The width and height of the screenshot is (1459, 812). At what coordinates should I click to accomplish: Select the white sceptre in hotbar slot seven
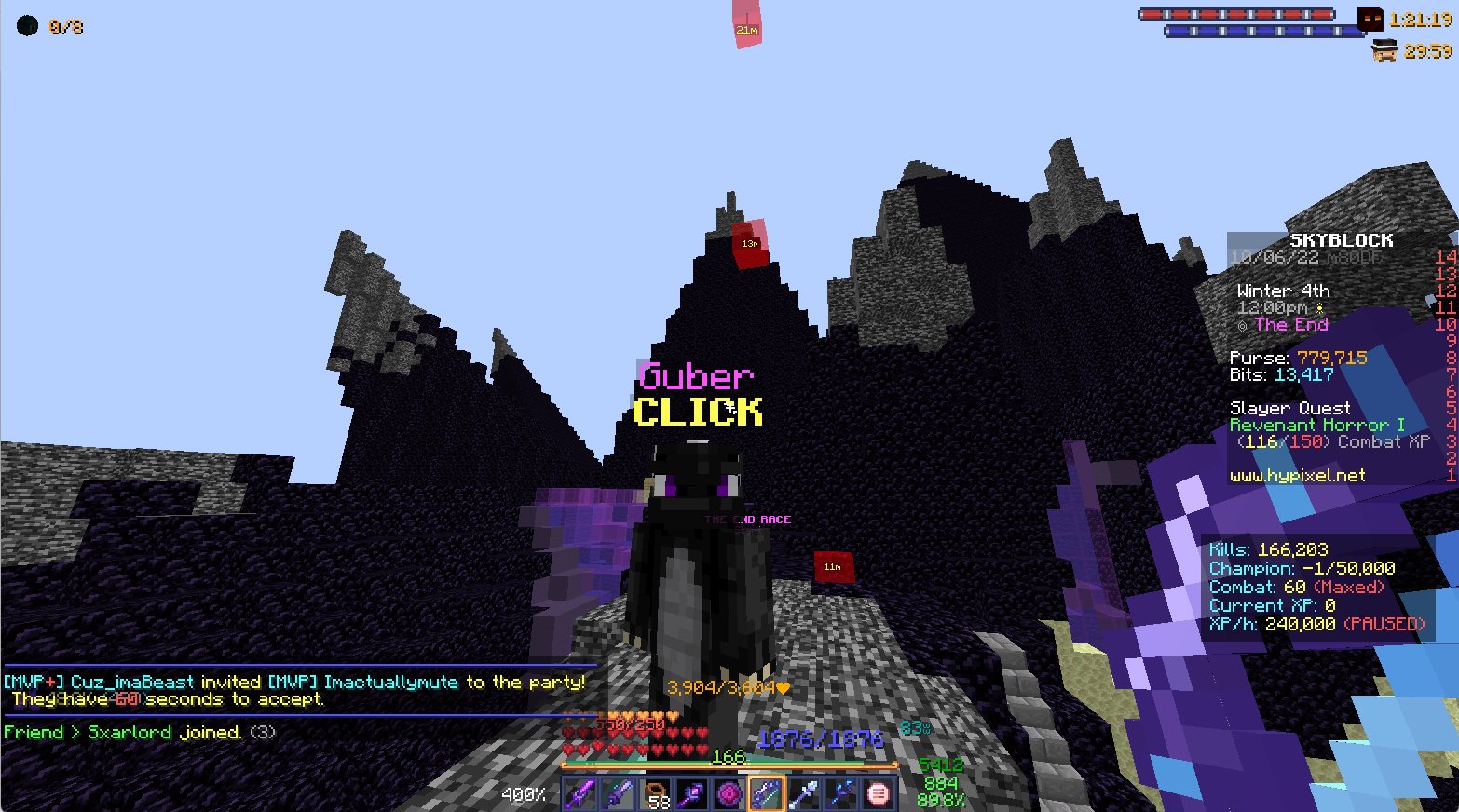(x=802, y=792)
